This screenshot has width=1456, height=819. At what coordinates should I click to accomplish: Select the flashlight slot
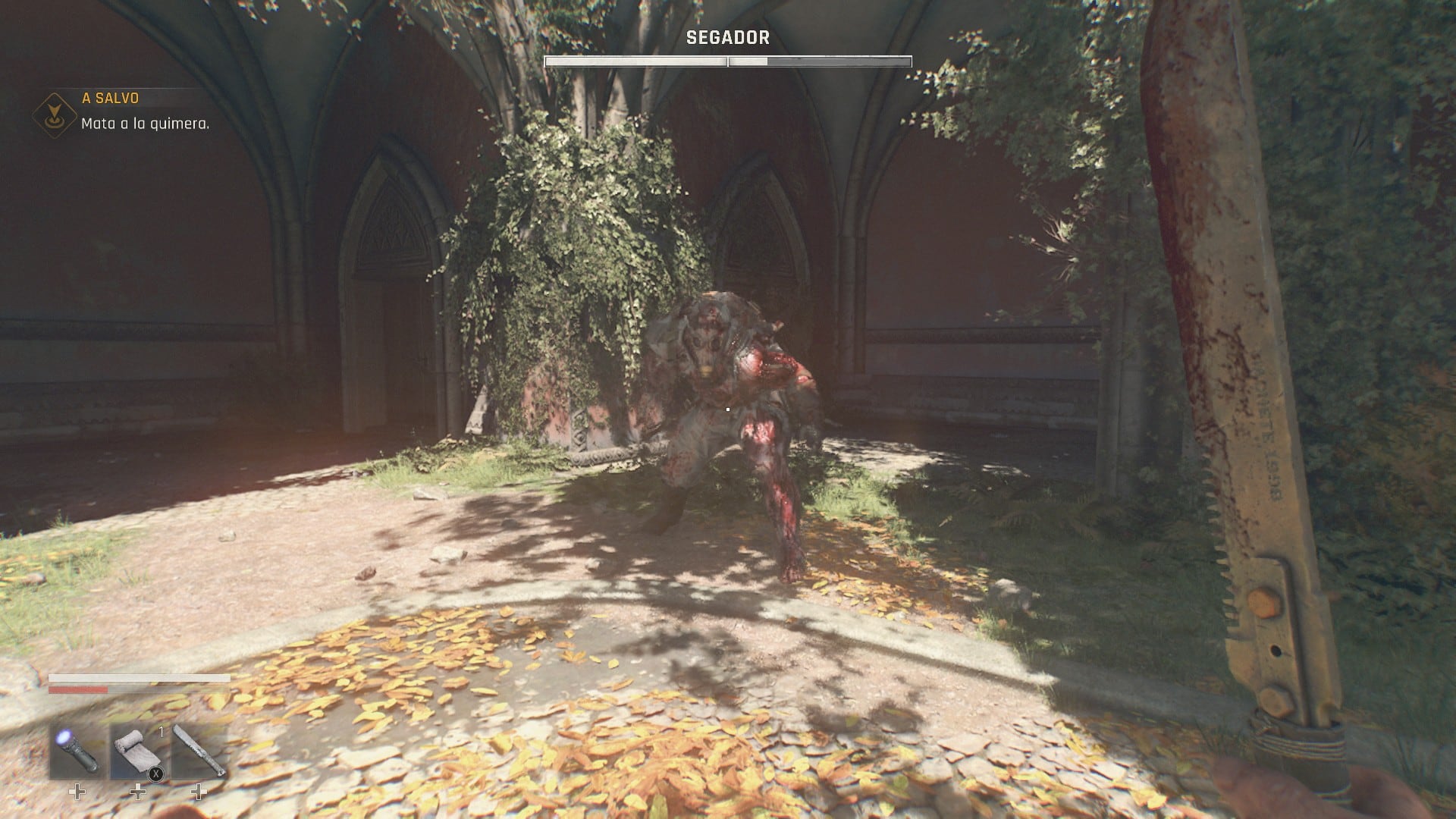77,751
